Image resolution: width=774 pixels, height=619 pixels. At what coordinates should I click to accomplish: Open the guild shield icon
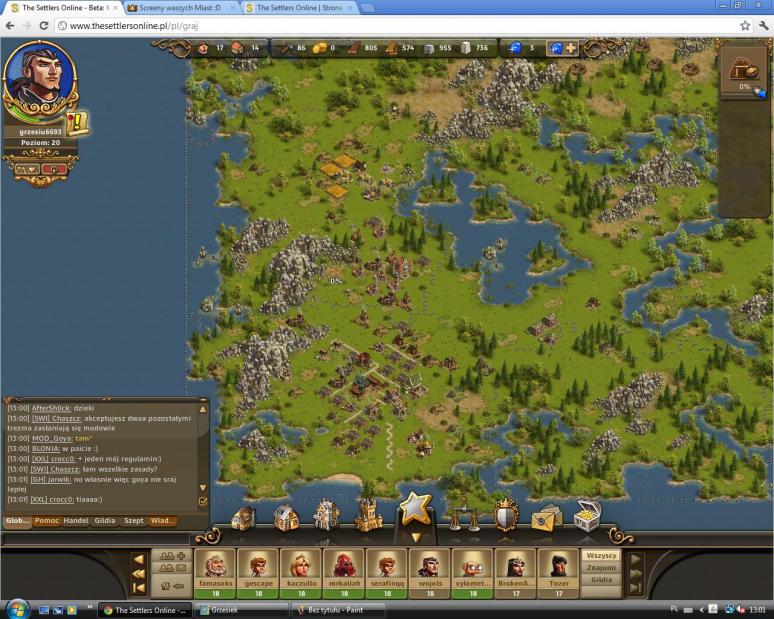(x=505, y=516)
